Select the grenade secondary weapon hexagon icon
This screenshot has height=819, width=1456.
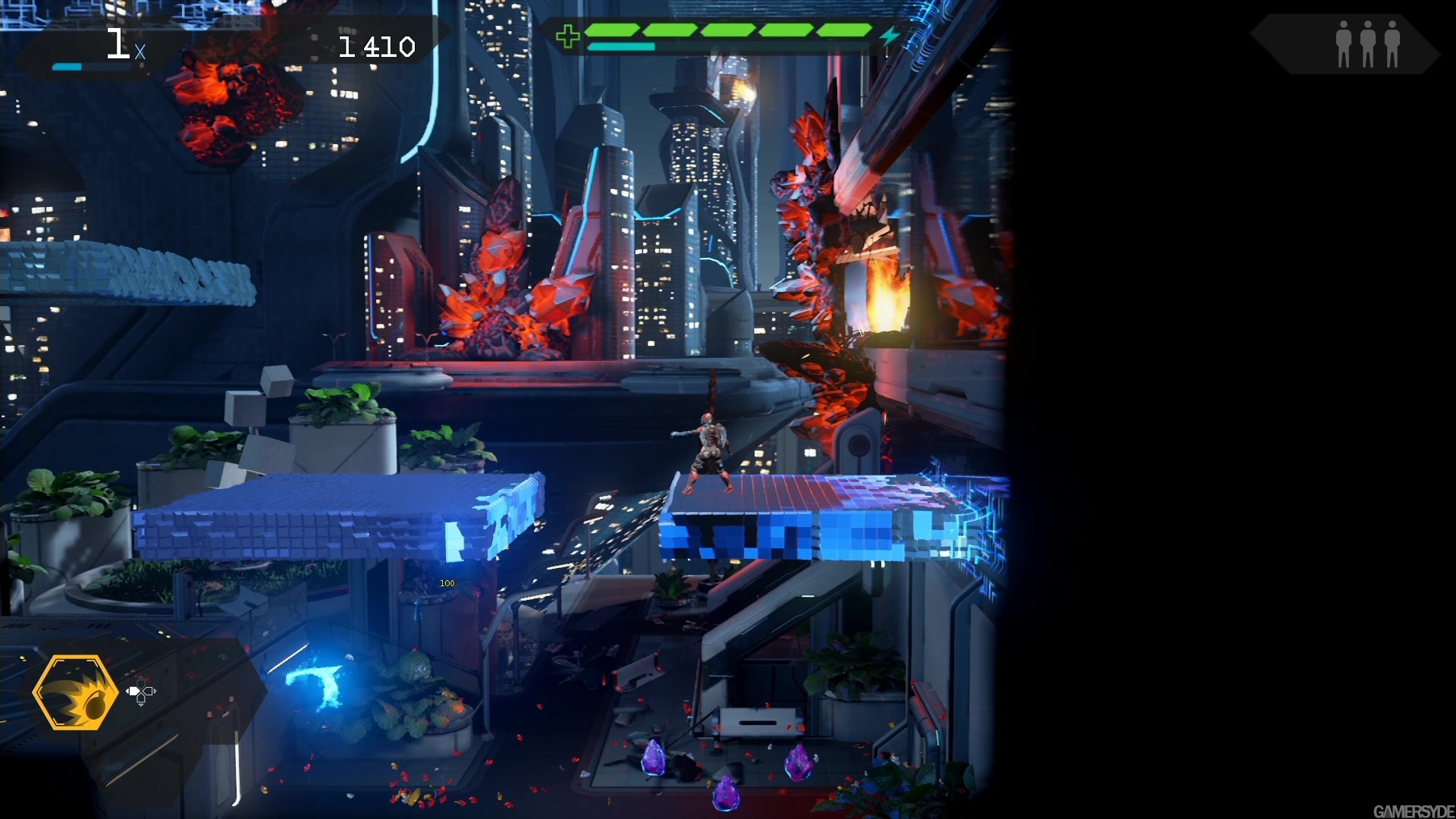[x=76, y=694]
